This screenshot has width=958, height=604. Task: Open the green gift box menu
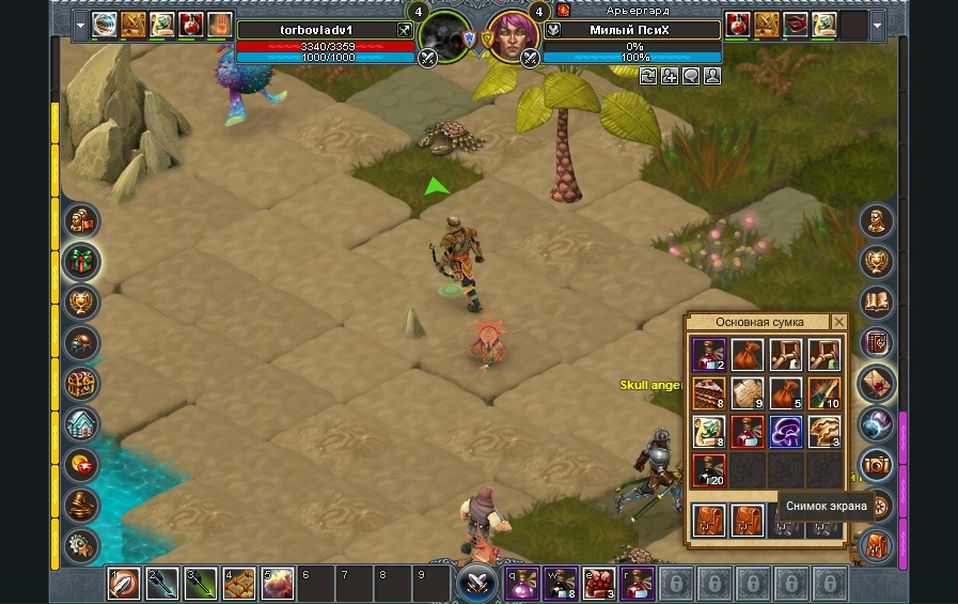pyautogui.click(x=81, y=261)
